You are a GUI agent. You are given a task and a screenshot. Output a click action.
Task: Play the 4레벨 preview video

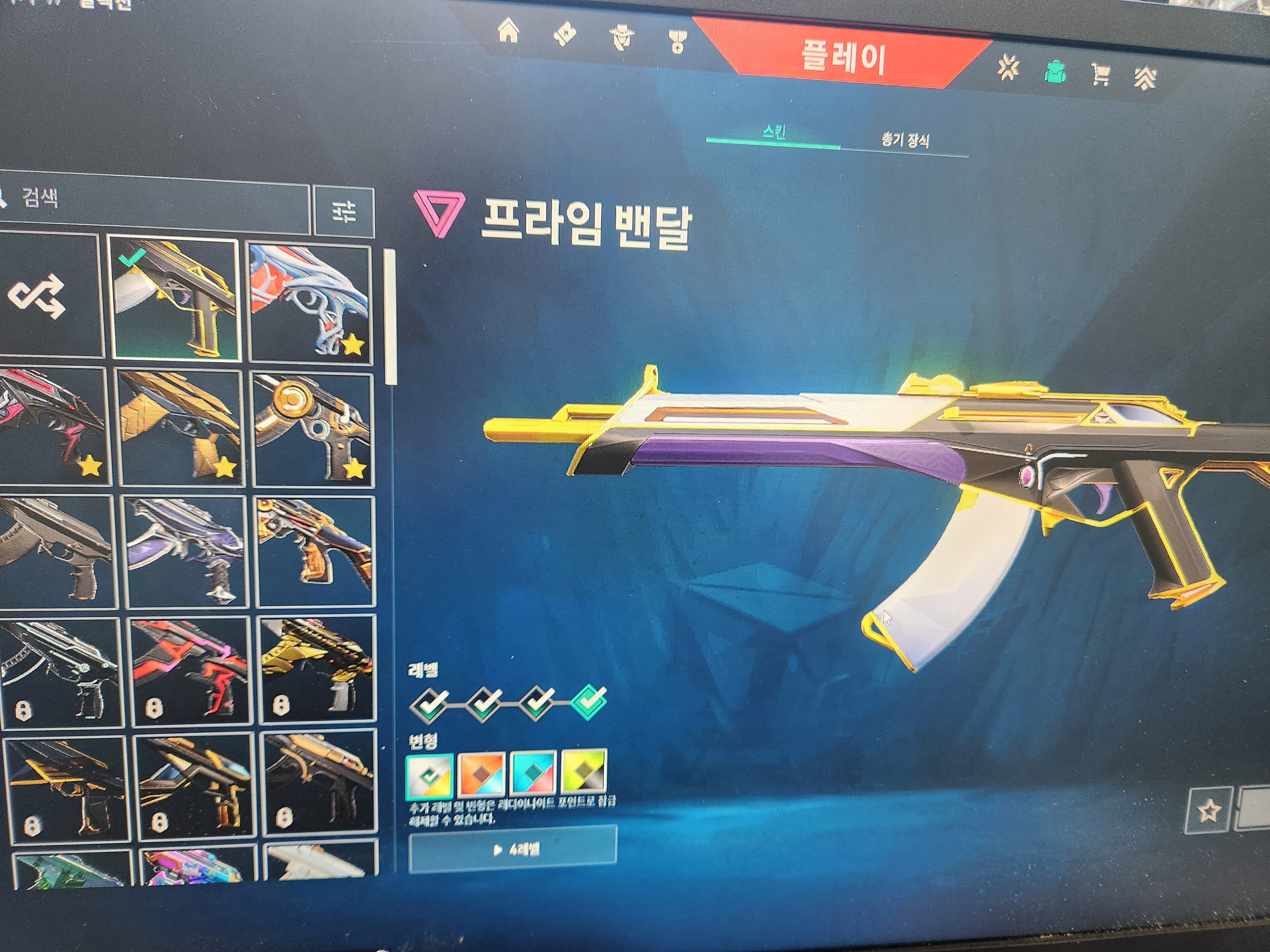coord(513,849)
